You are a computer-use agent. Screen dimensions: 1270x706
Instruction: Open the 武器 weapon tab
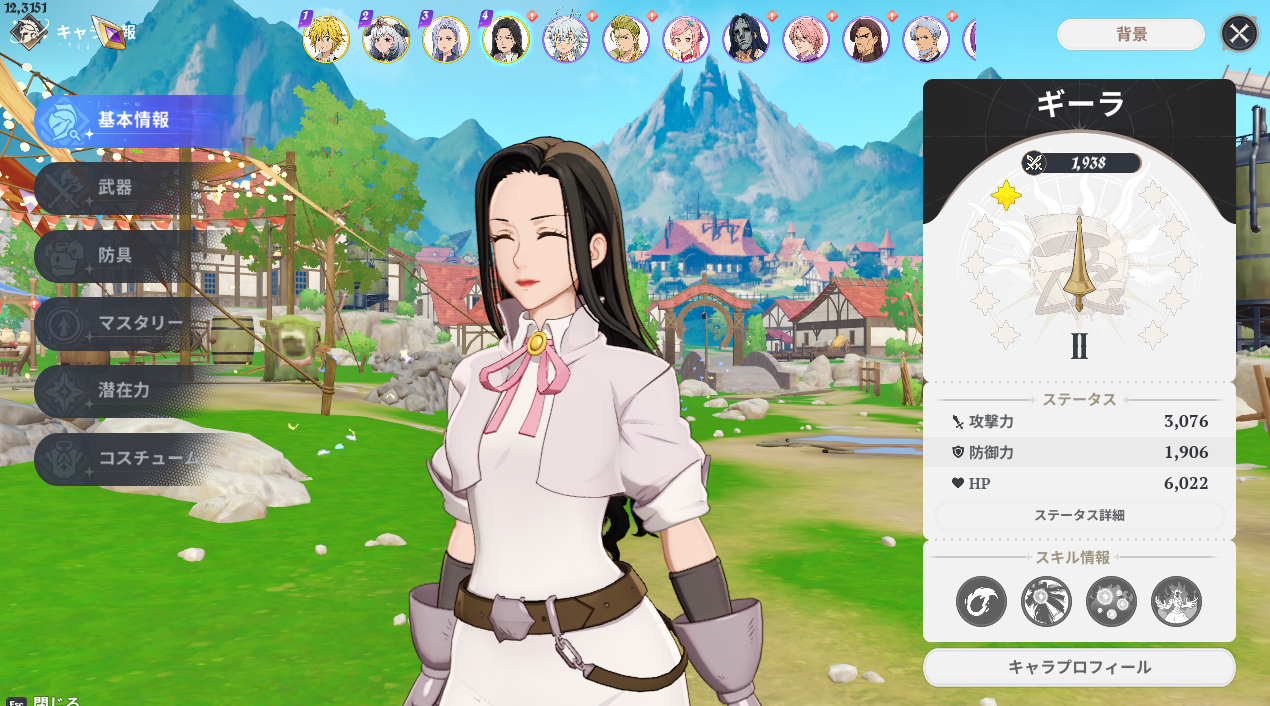click(x=115, y=188)
